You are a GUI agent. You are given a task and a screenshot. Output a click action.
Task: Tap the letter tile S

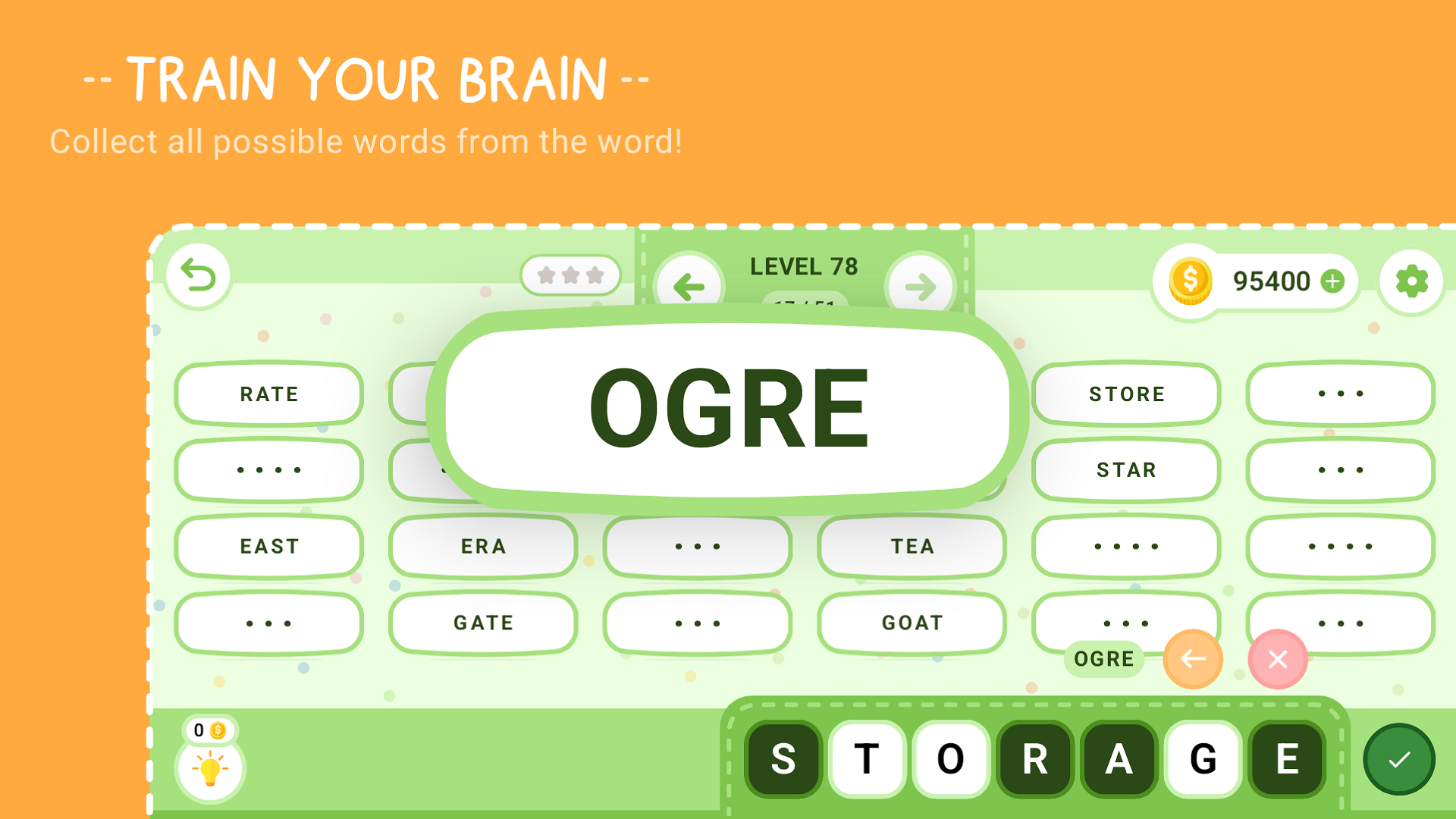[783, 759]
